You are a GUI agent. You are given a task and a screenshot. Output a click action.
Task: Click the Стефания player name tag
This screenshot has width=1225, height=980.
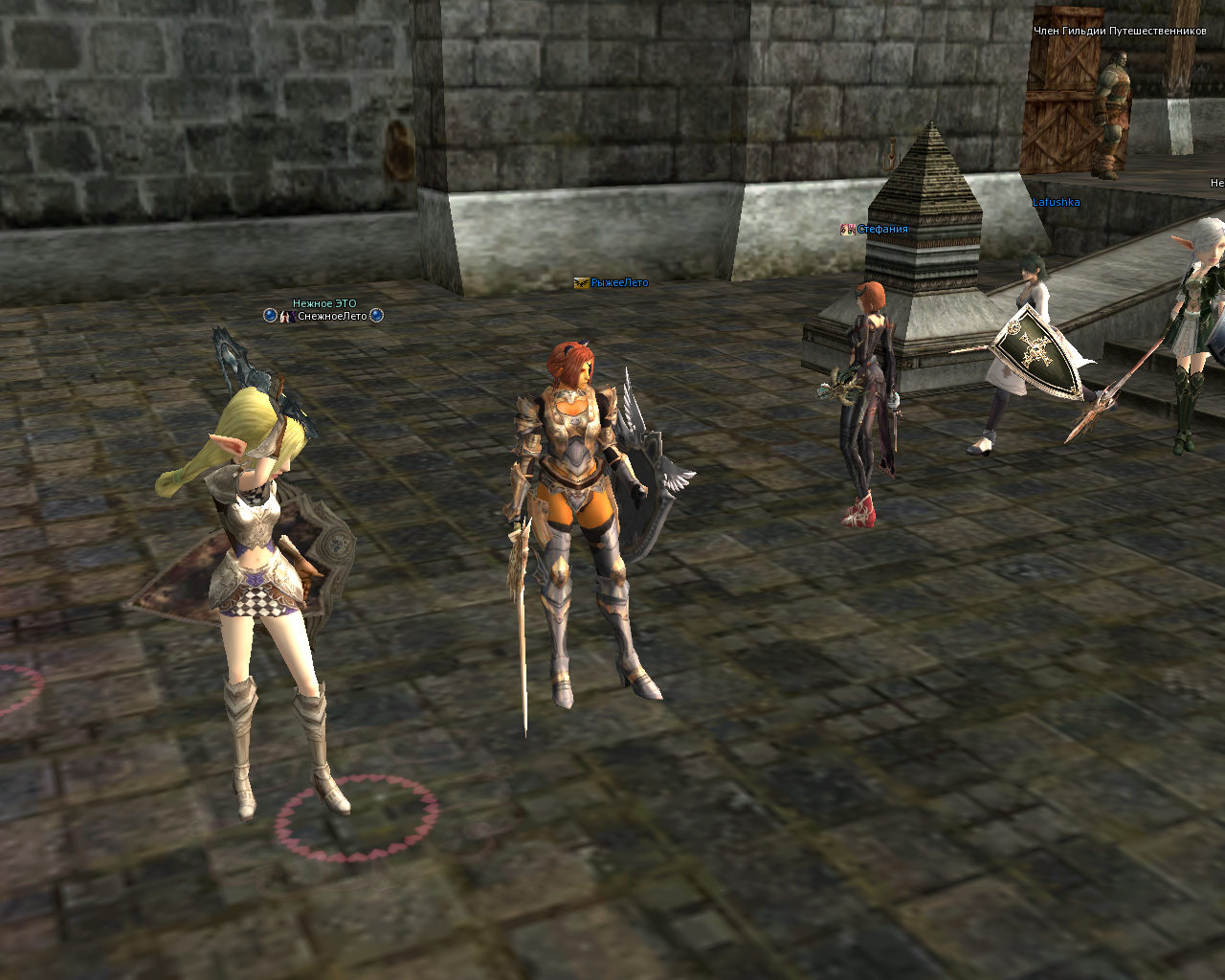tap(881, 230)
